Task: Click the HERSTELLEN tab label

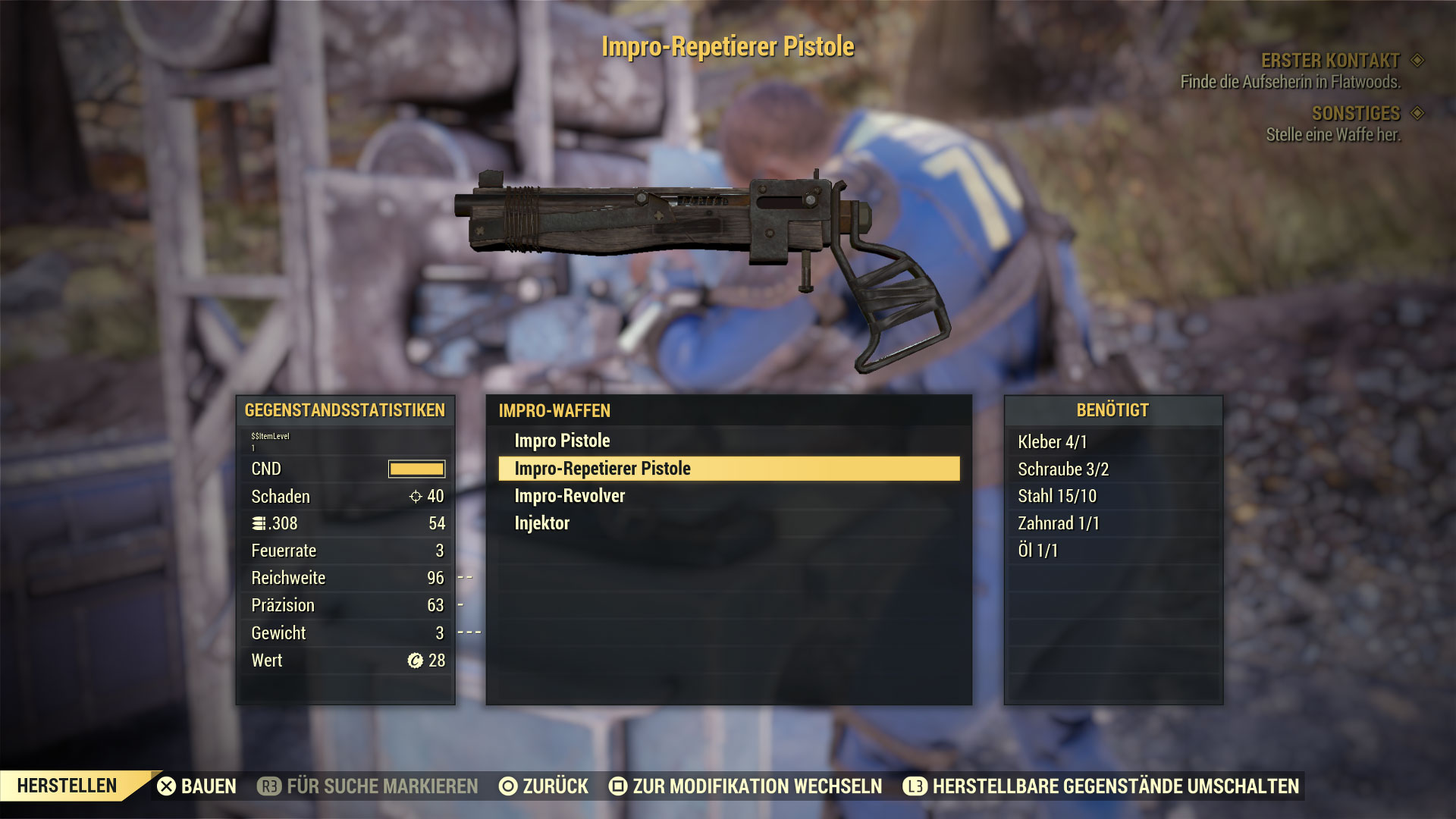Action: [67, 786]
